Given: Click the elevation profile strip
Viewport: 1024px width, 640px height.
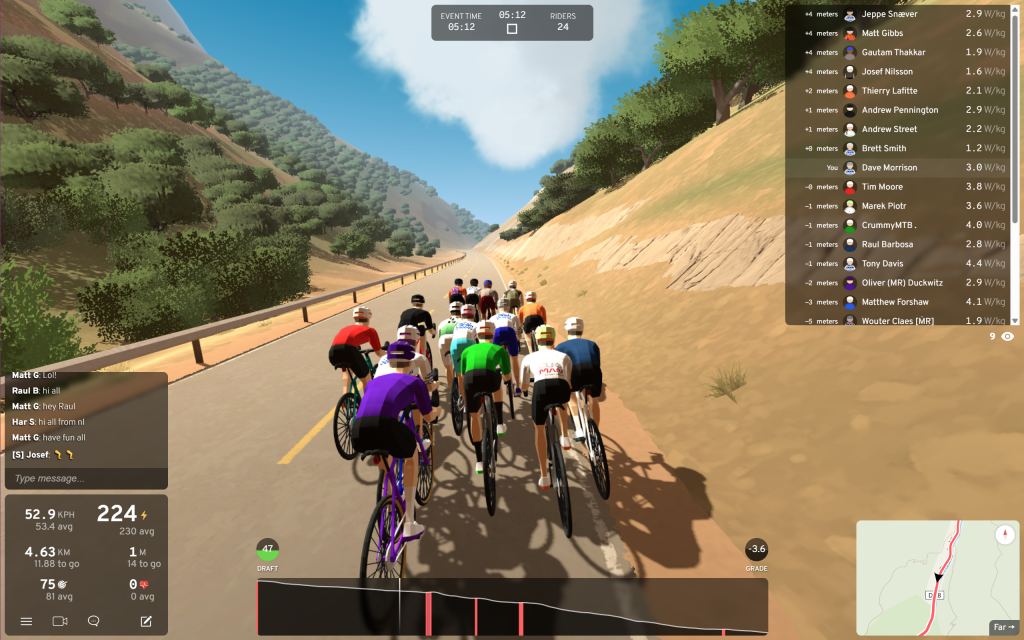Looking at the screenshot, I should click(x=512, y=607).
